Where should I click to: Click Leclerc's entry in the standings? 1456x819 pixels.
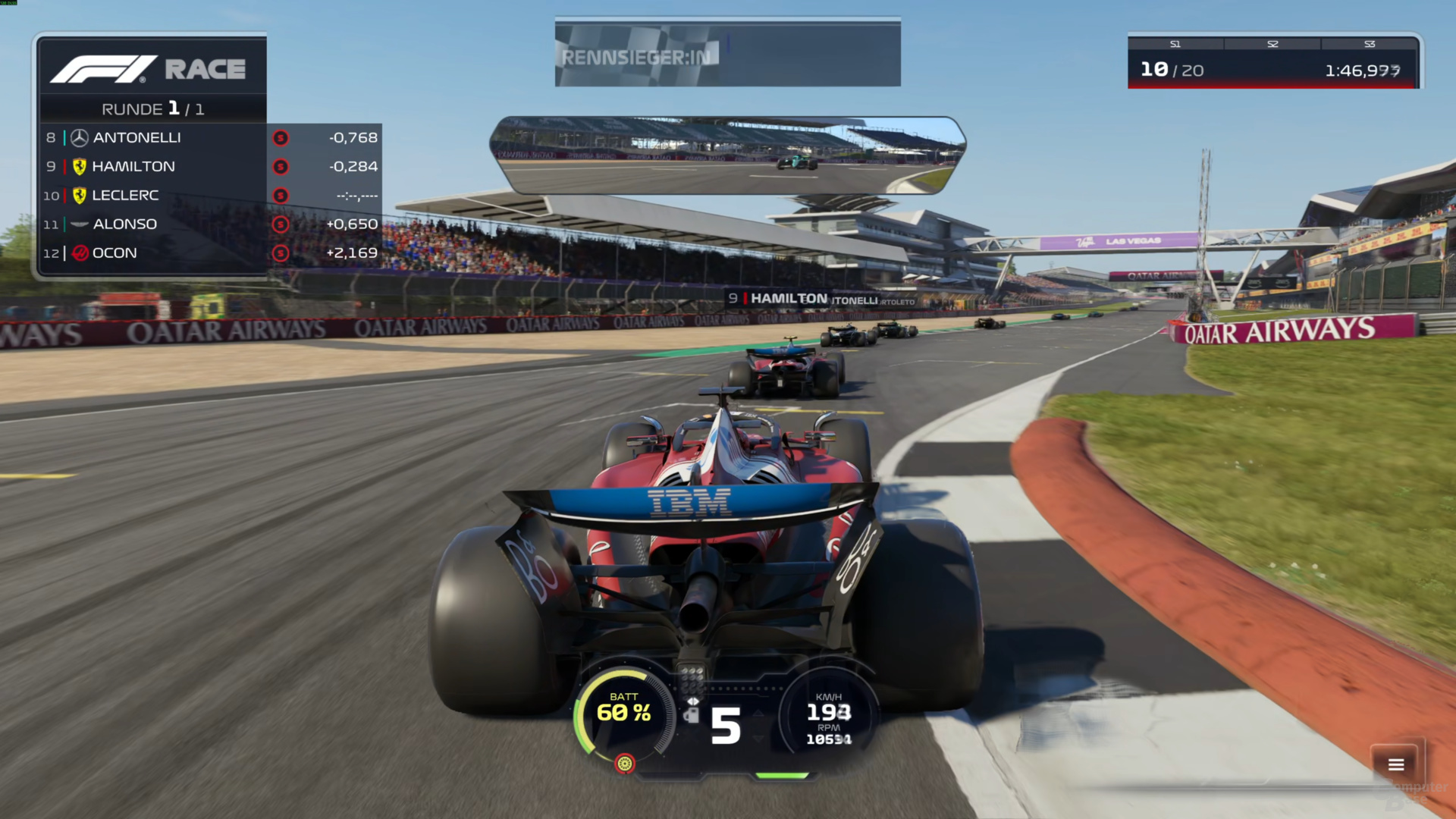tap(125, 196)
